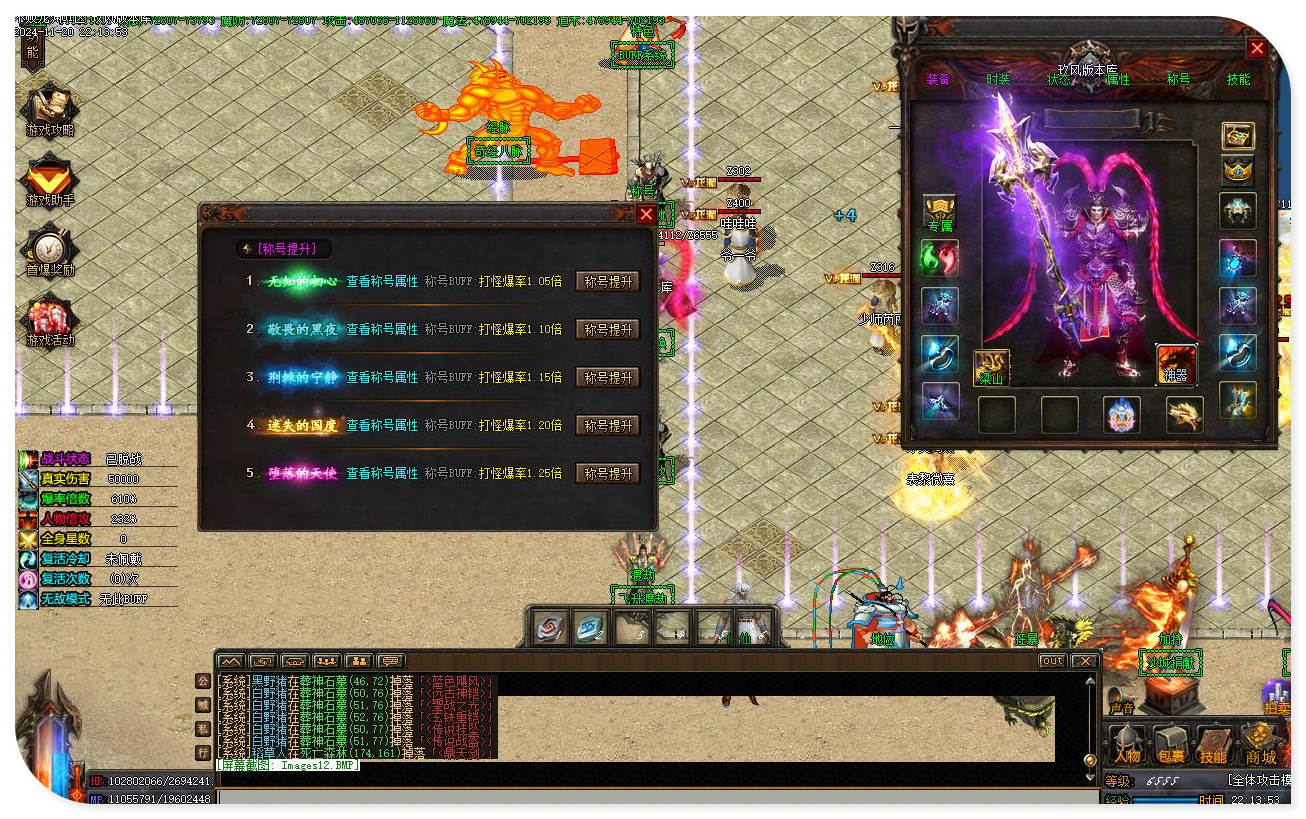Image resolution: width=1306 pixels, height=819 pixels.
Task: Click 称号提升 for the 1.10倍 drop-rate title
Action: point(608,329)
